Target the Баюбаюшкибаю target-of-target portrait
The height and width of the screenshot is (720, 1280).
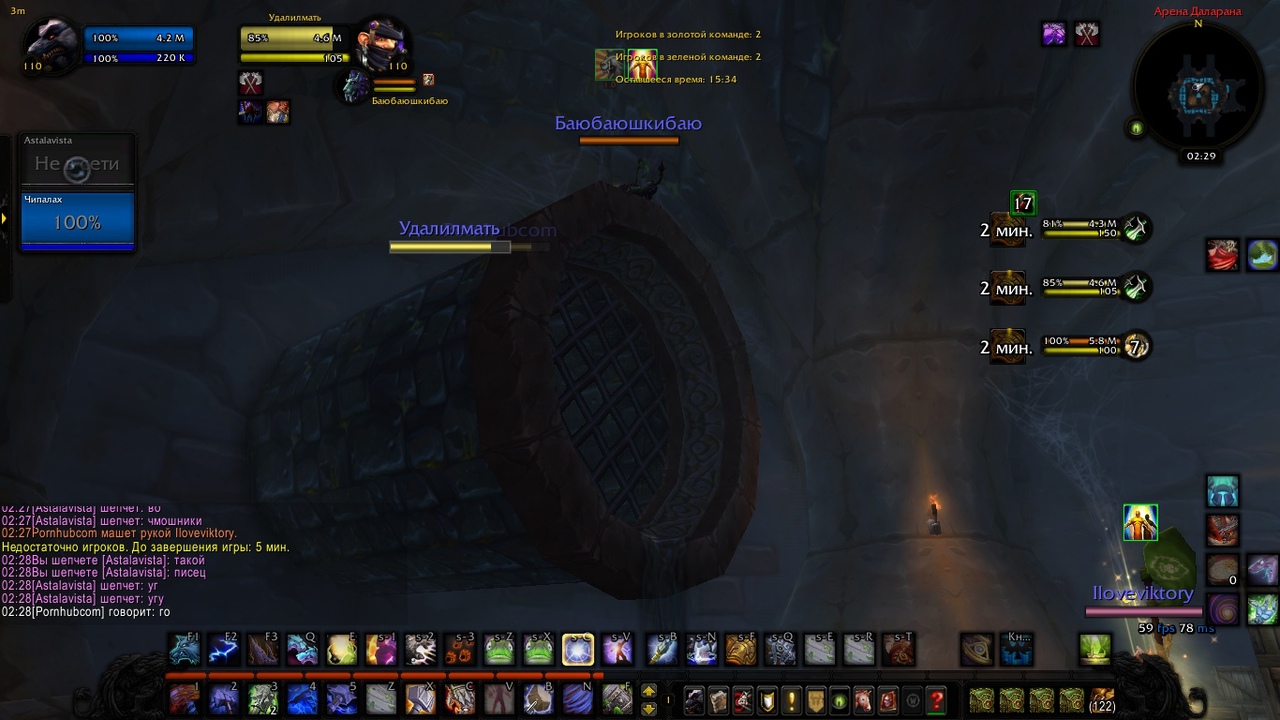coord(355,87)
